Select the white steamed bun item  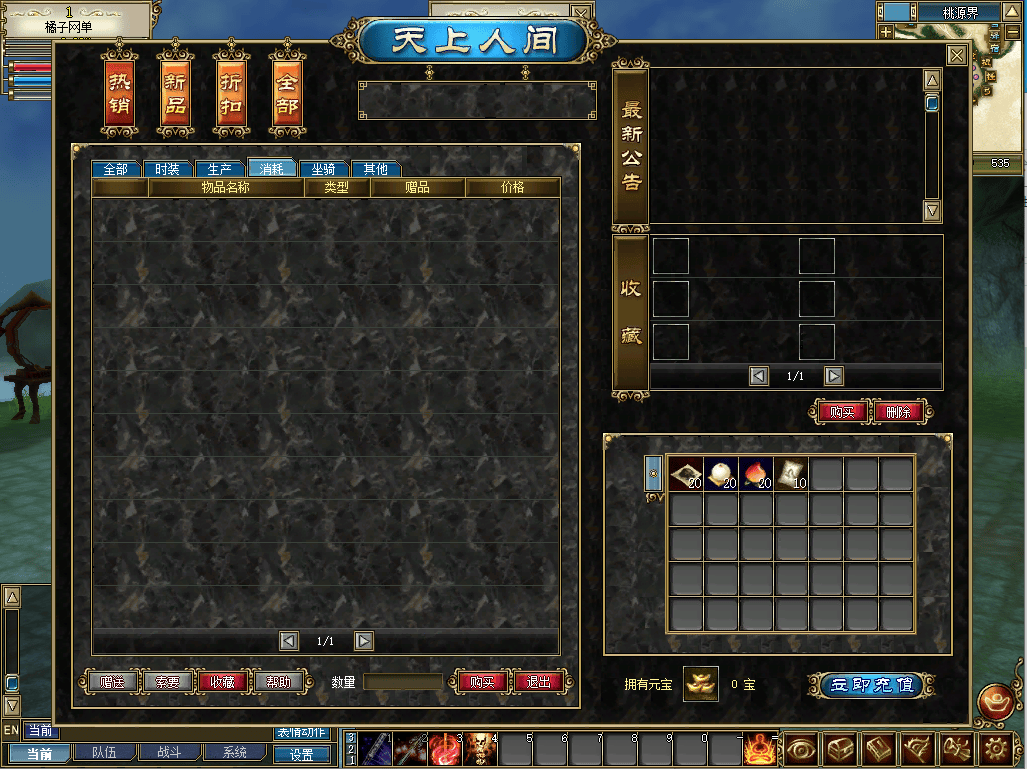coord(721,474)
